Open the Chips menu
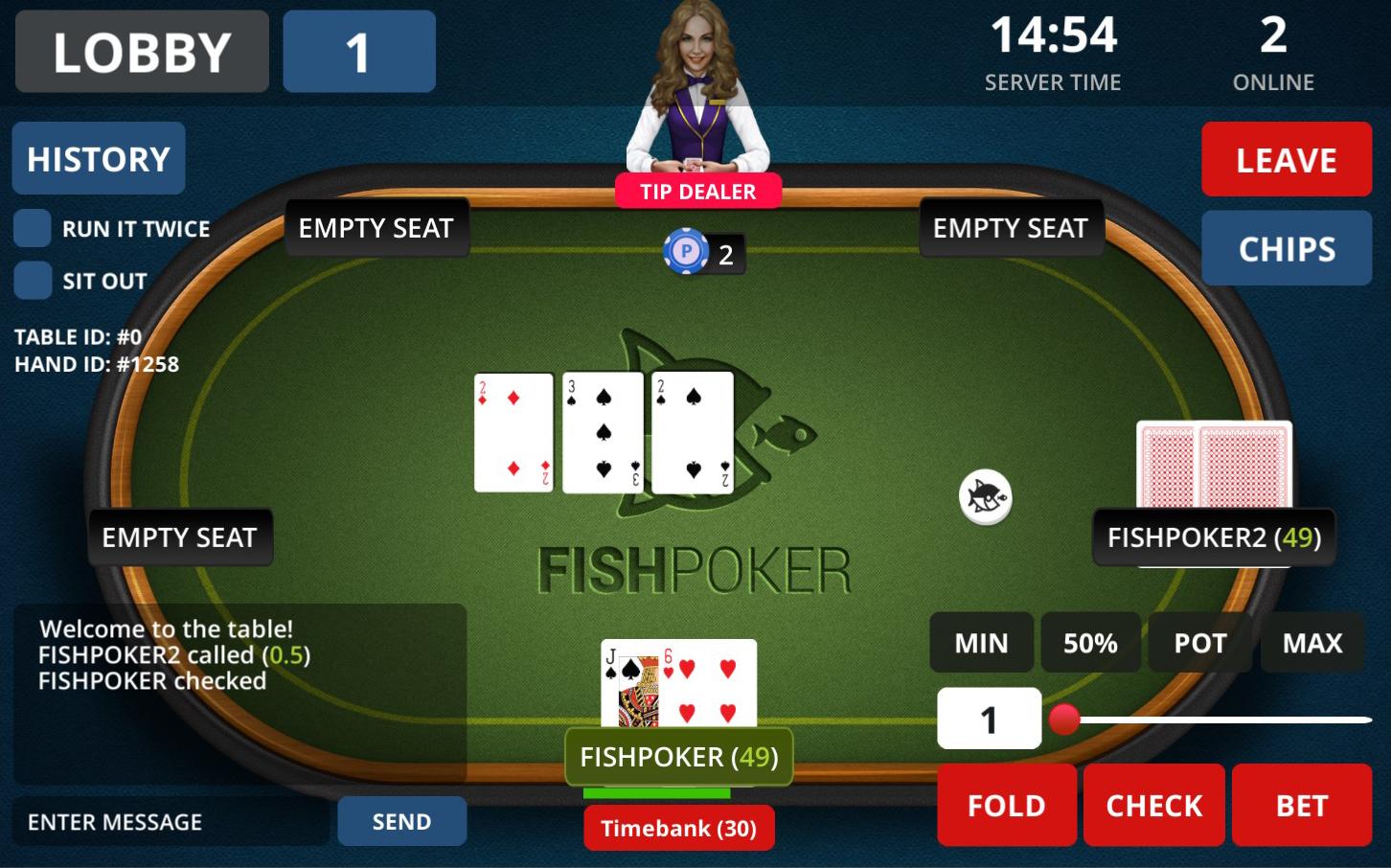The width and height of the screenshot is (1391, 868). click(1287, 248)
